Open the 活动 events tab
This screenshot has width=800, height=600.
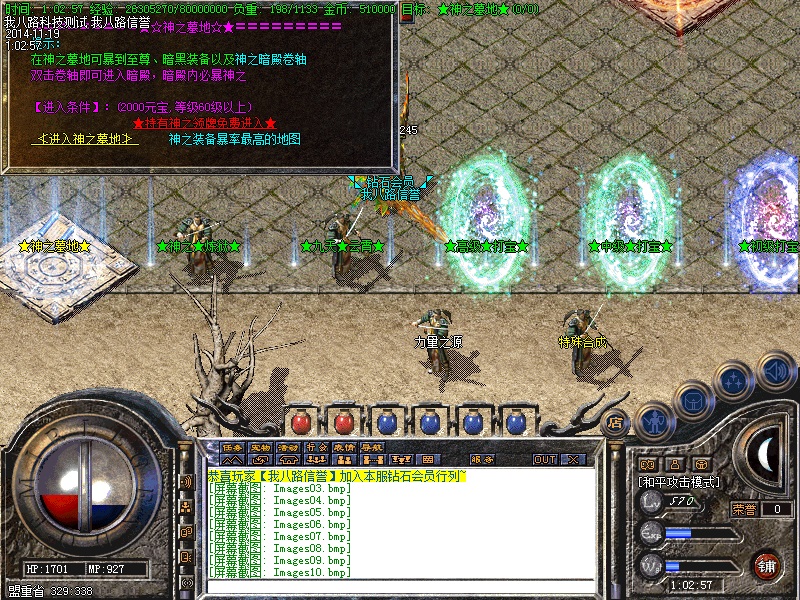(288, 447)
